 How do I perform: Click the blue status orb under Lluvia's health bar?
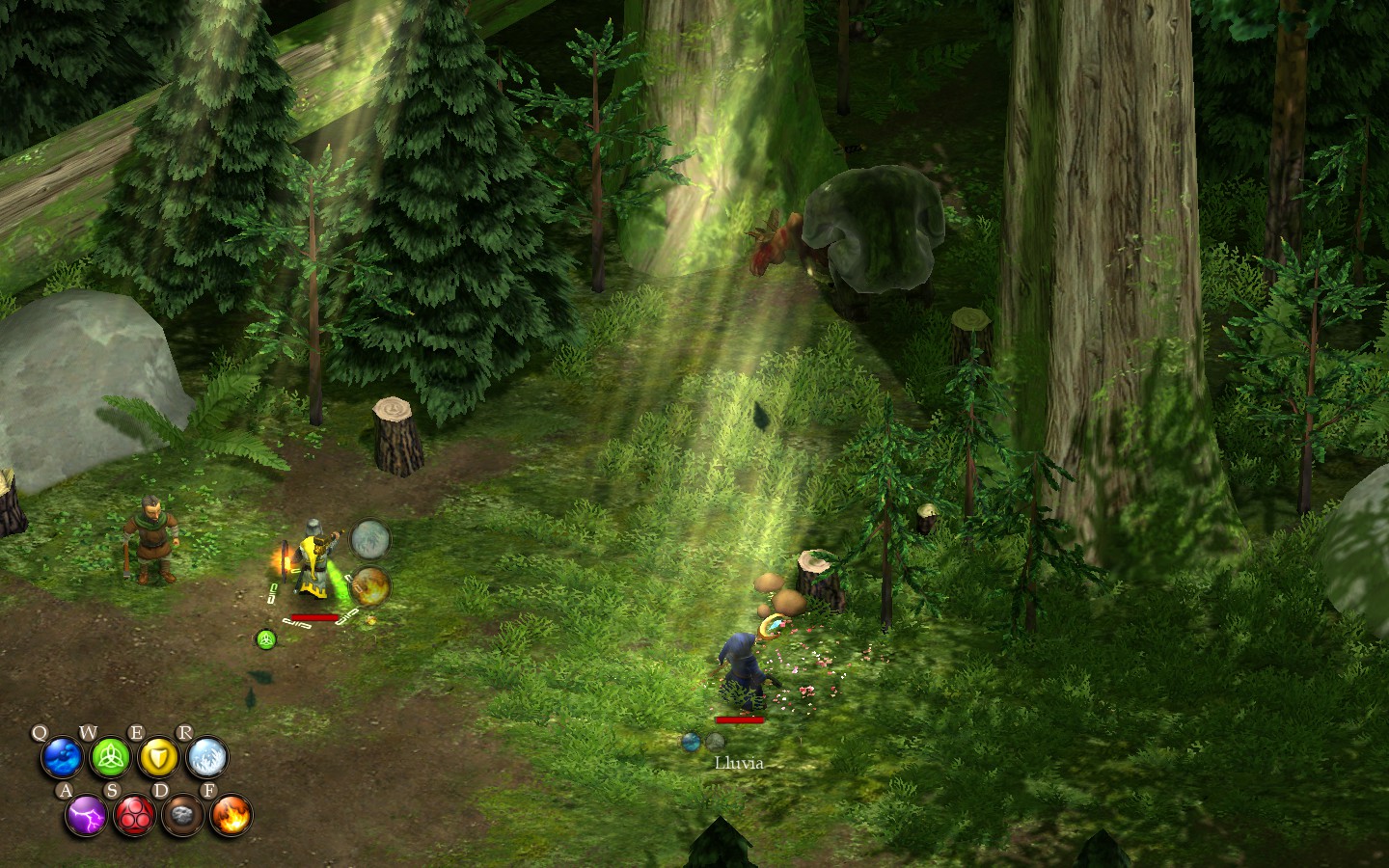click(x=691, y=743)
